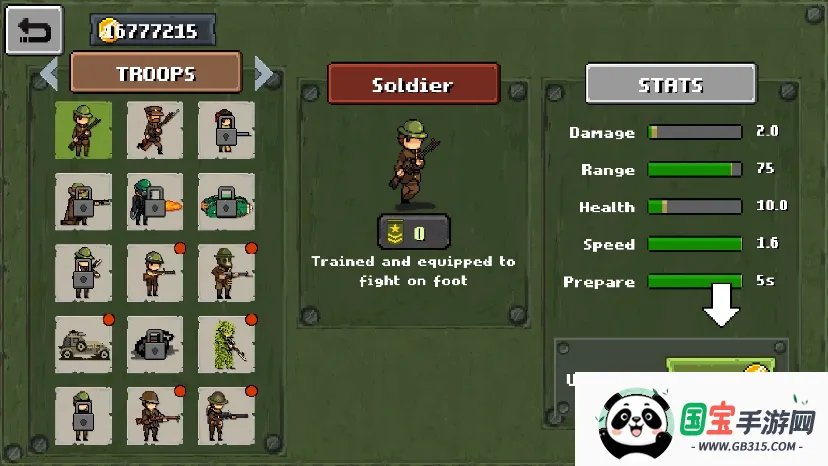The height and width of the screenshot is (466, 828).
Task: Click the Soldier name banner
Action: 413,84
